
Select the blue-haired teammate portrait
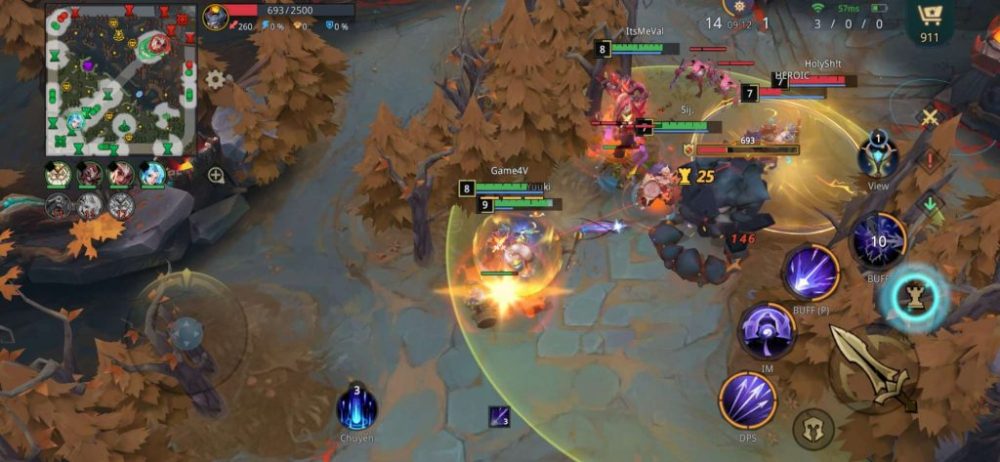[152, 174]
